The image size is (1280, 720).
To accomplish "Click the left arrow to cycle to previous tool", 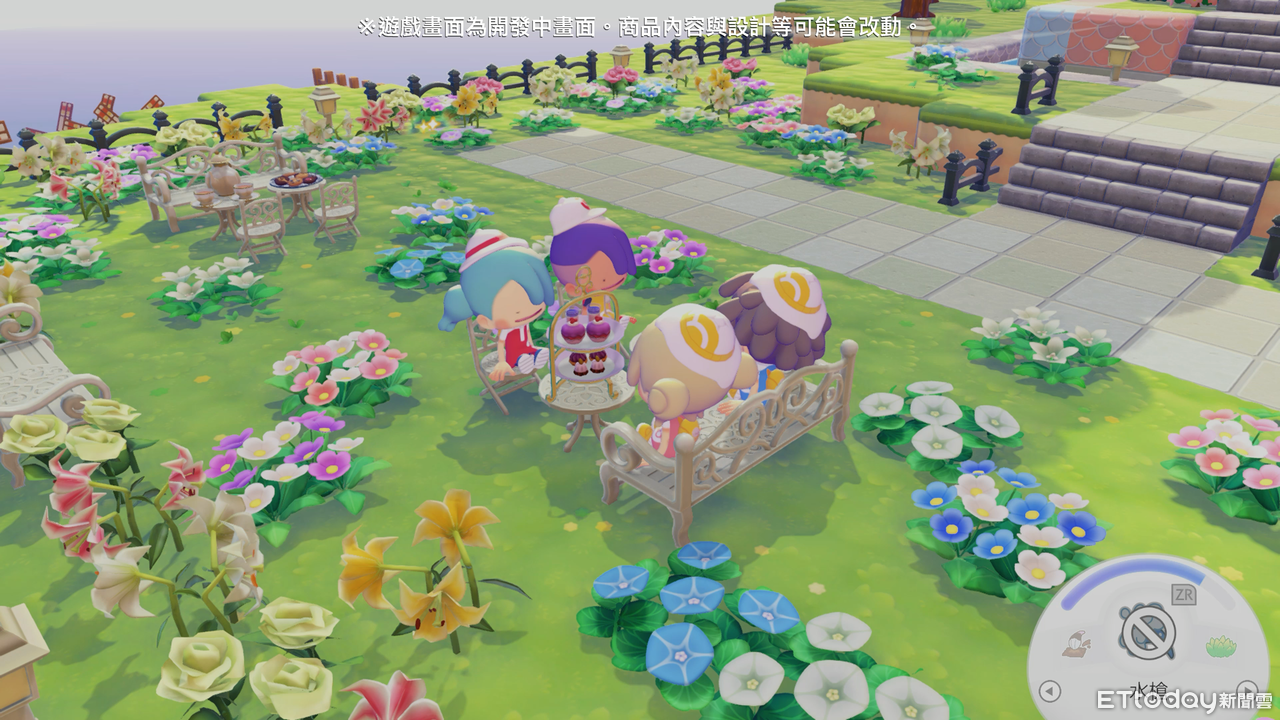I will (1048, 690).
